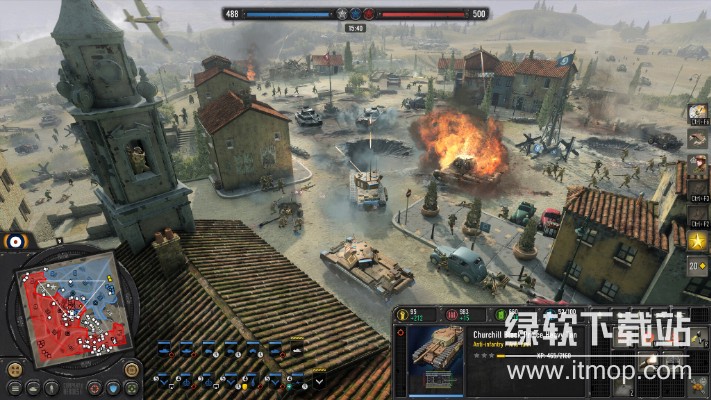Click the red target icon below minimap

[x=93, y=387]
